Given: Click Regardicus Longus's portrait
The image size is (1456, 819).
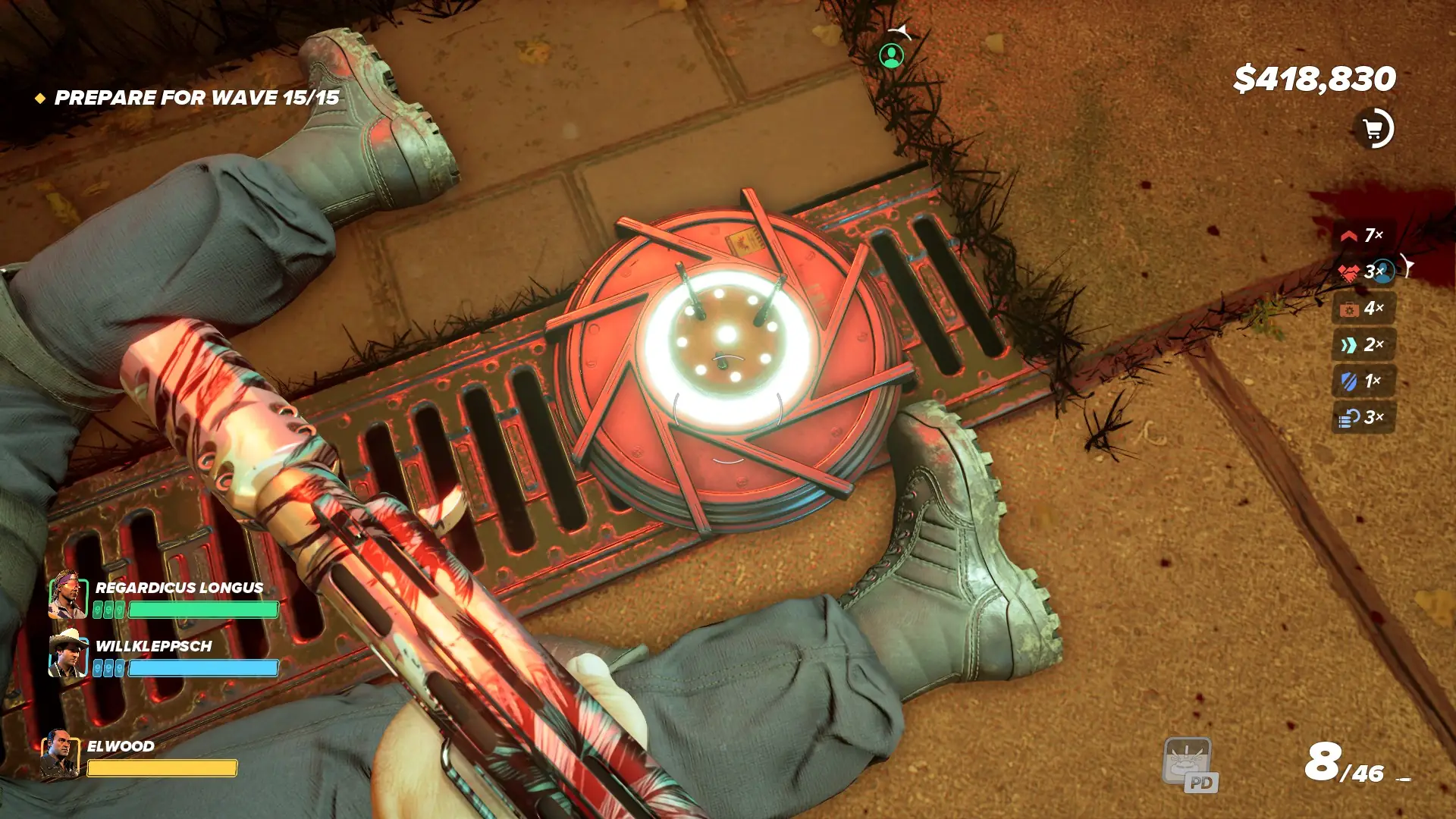Looking at the screenshot, I should click(68, 594).
